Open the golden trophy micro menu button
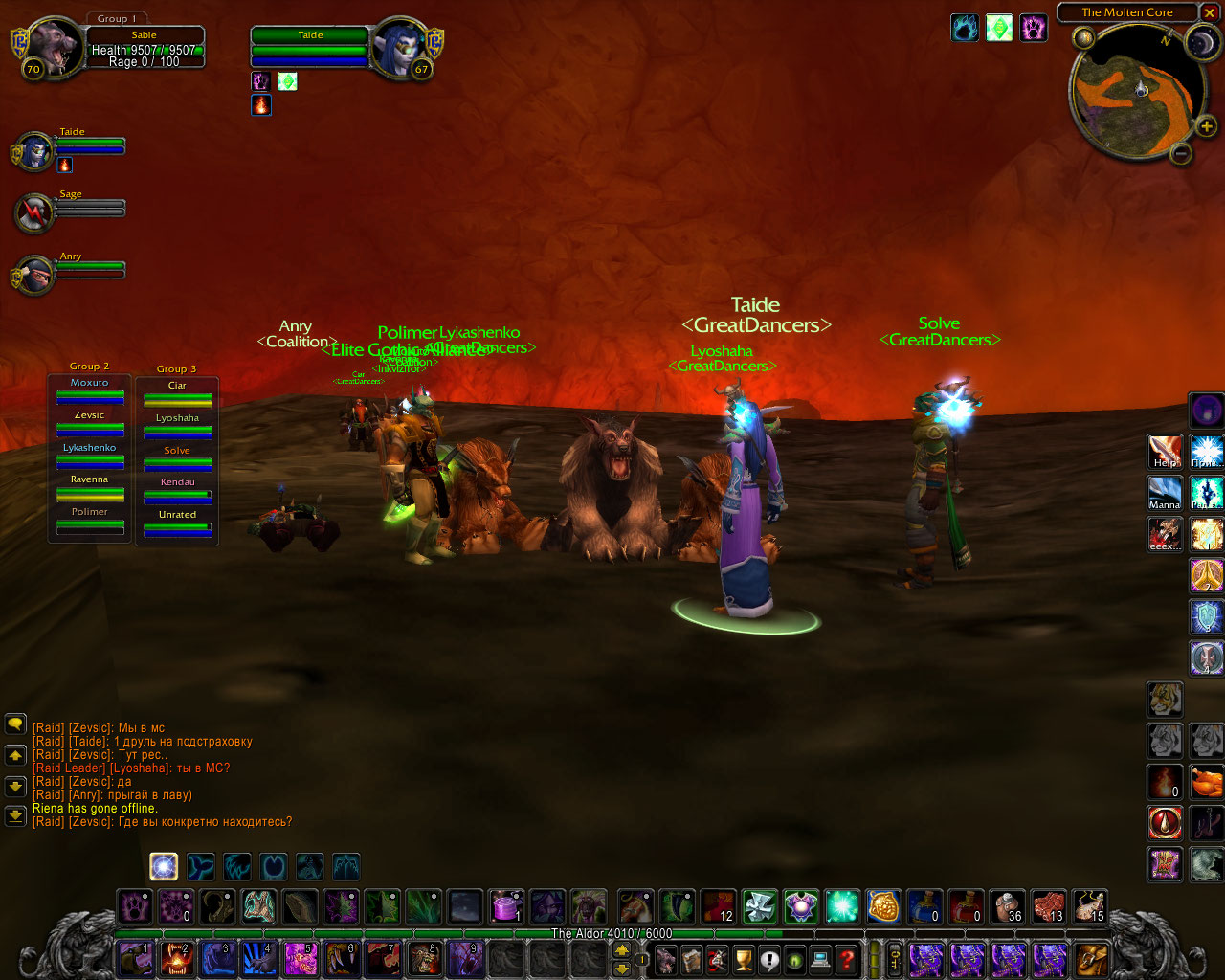1225x980 pixels. click(x=744, y=958)
